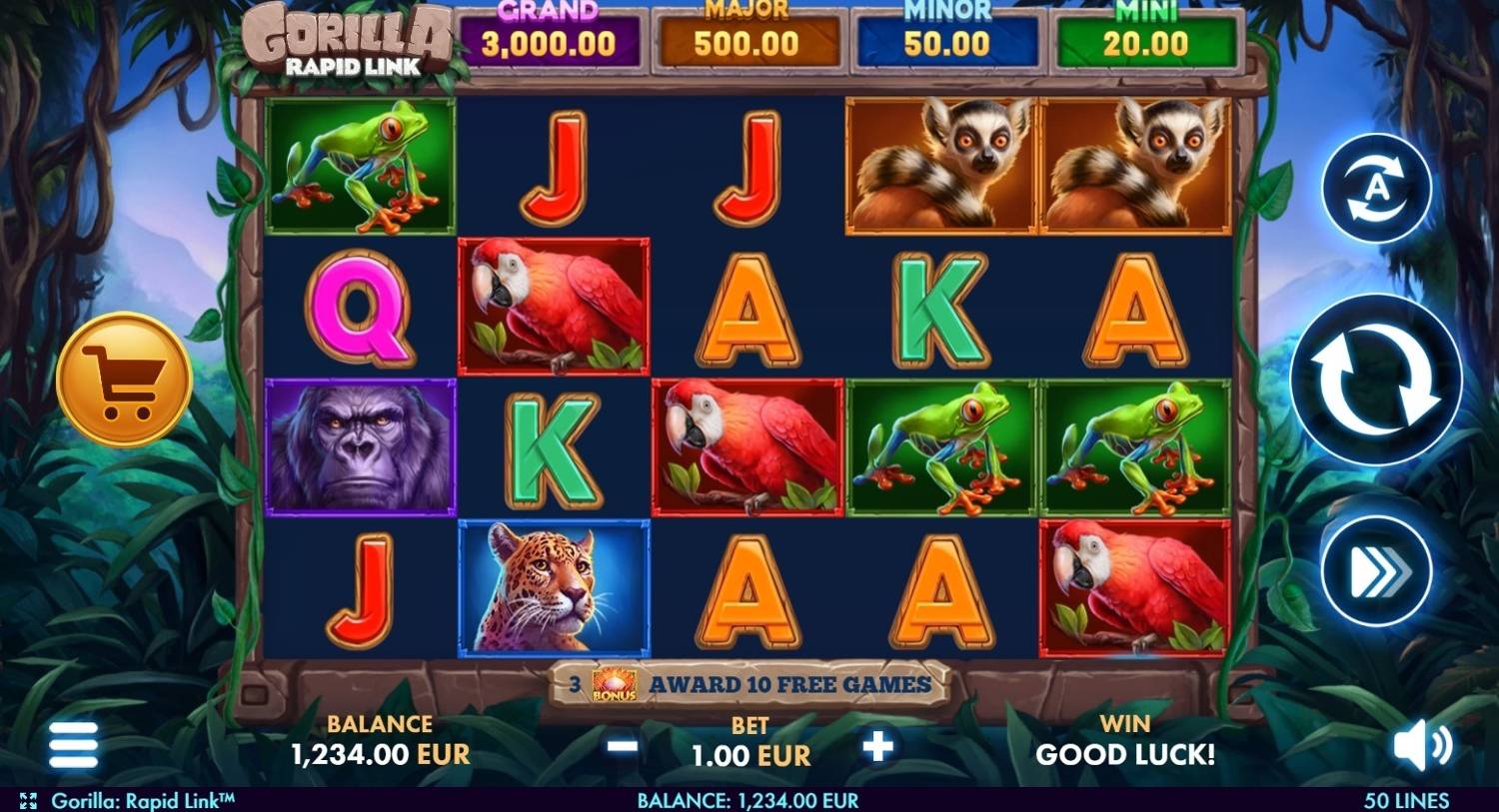
Task: Increase the bet with the plus control
Action: coord(877,744)
